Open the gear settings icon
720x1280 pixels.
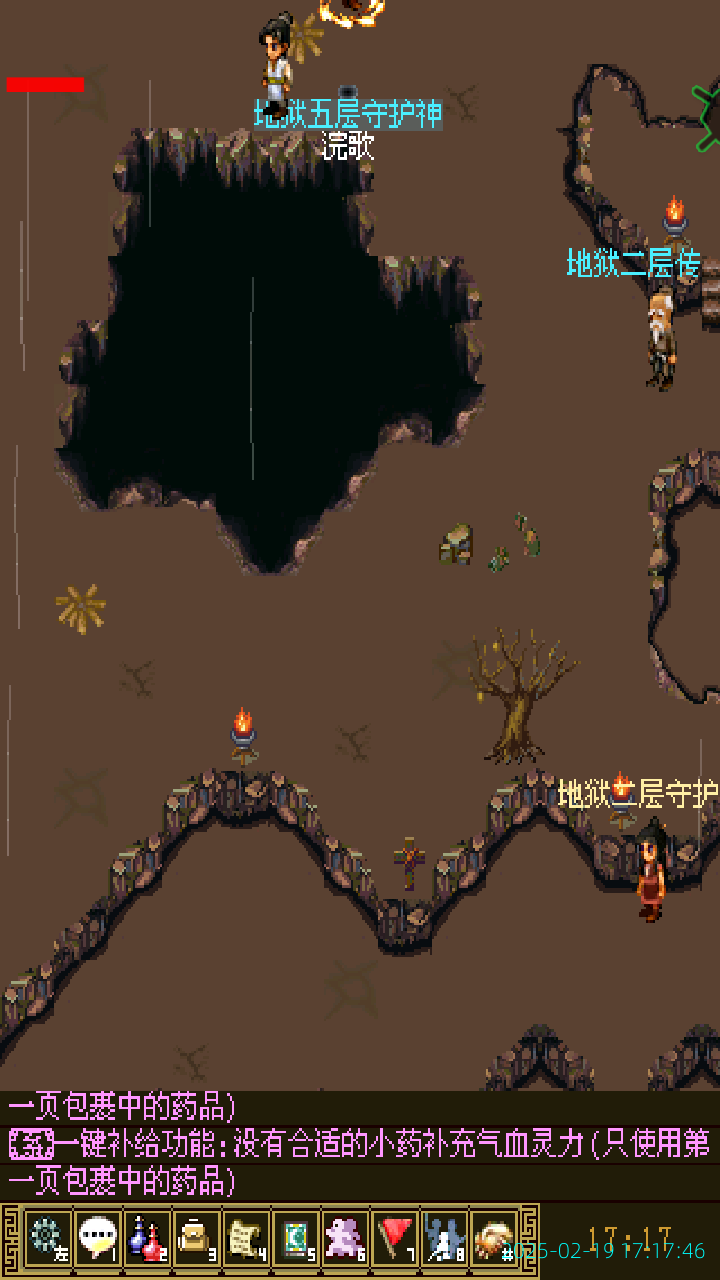click(47, 1238)
